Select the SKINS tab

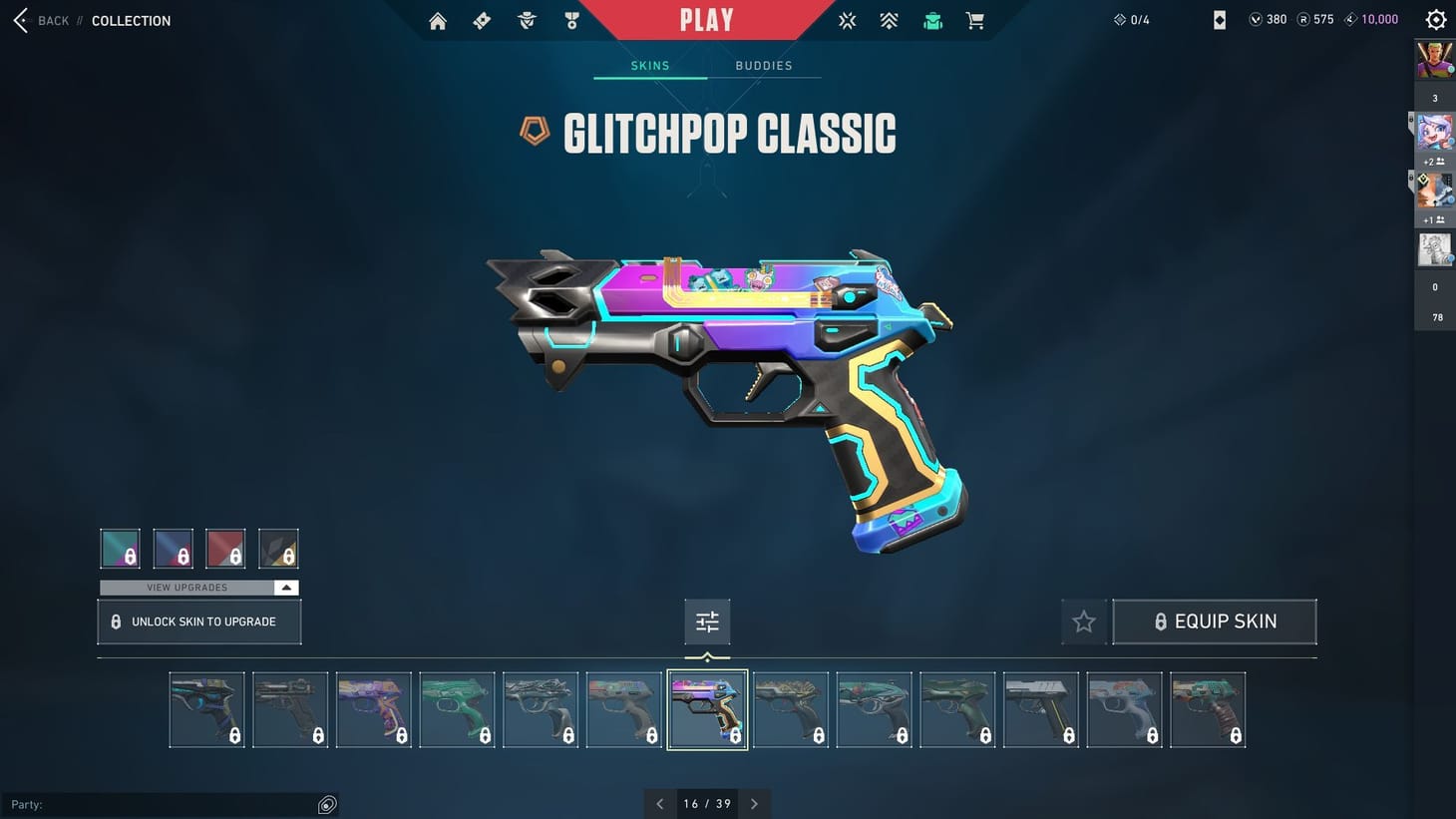pyautogui.click(x=649, y=65)
